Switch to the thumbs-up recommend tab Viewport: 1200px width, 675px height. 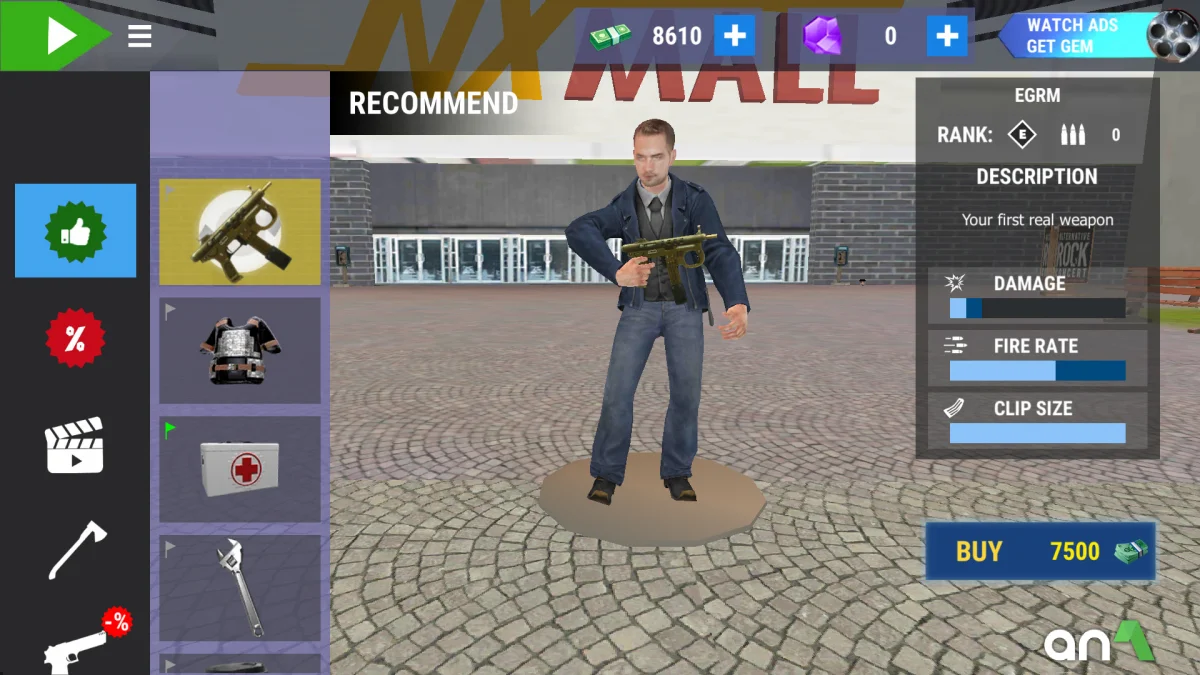tap(75, 231)
